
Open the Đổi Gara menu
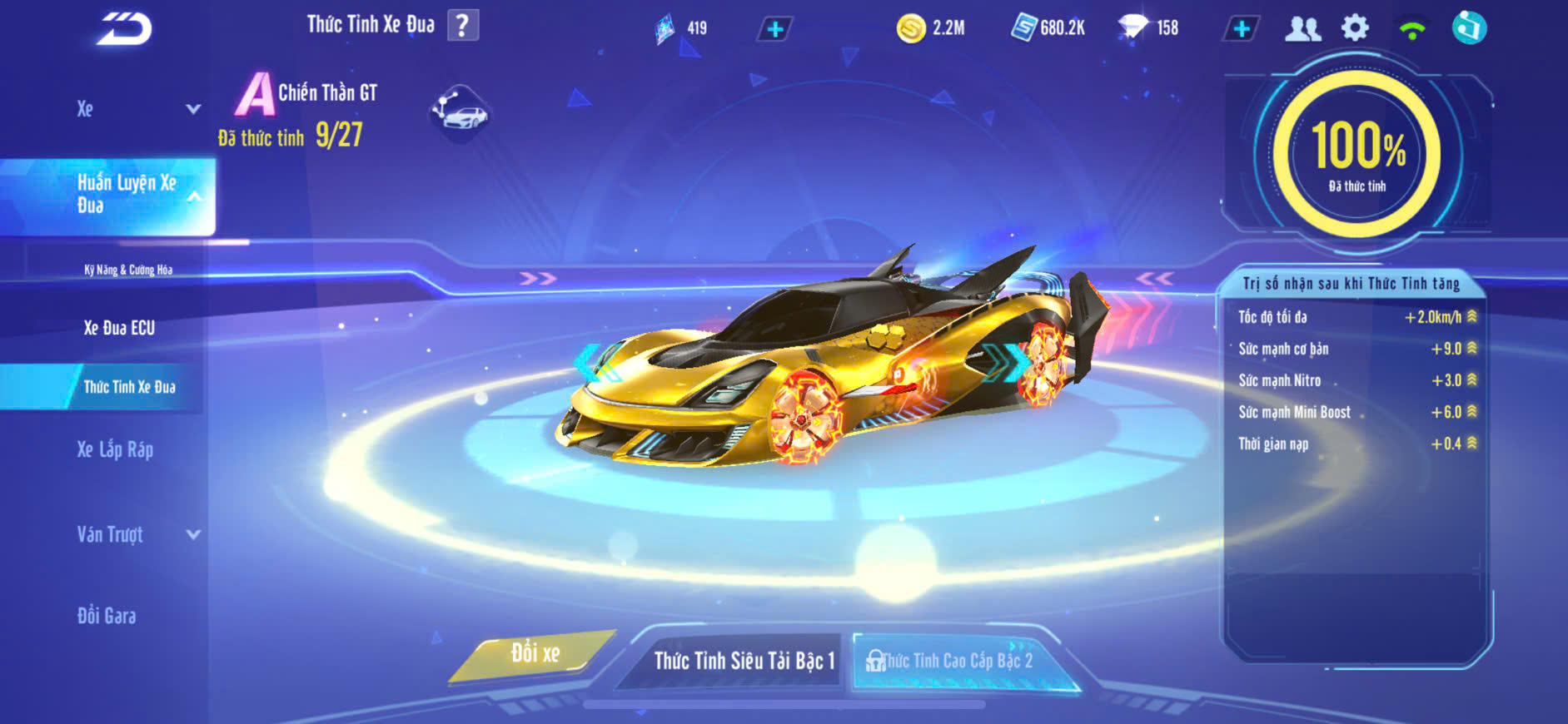(107, 616)
